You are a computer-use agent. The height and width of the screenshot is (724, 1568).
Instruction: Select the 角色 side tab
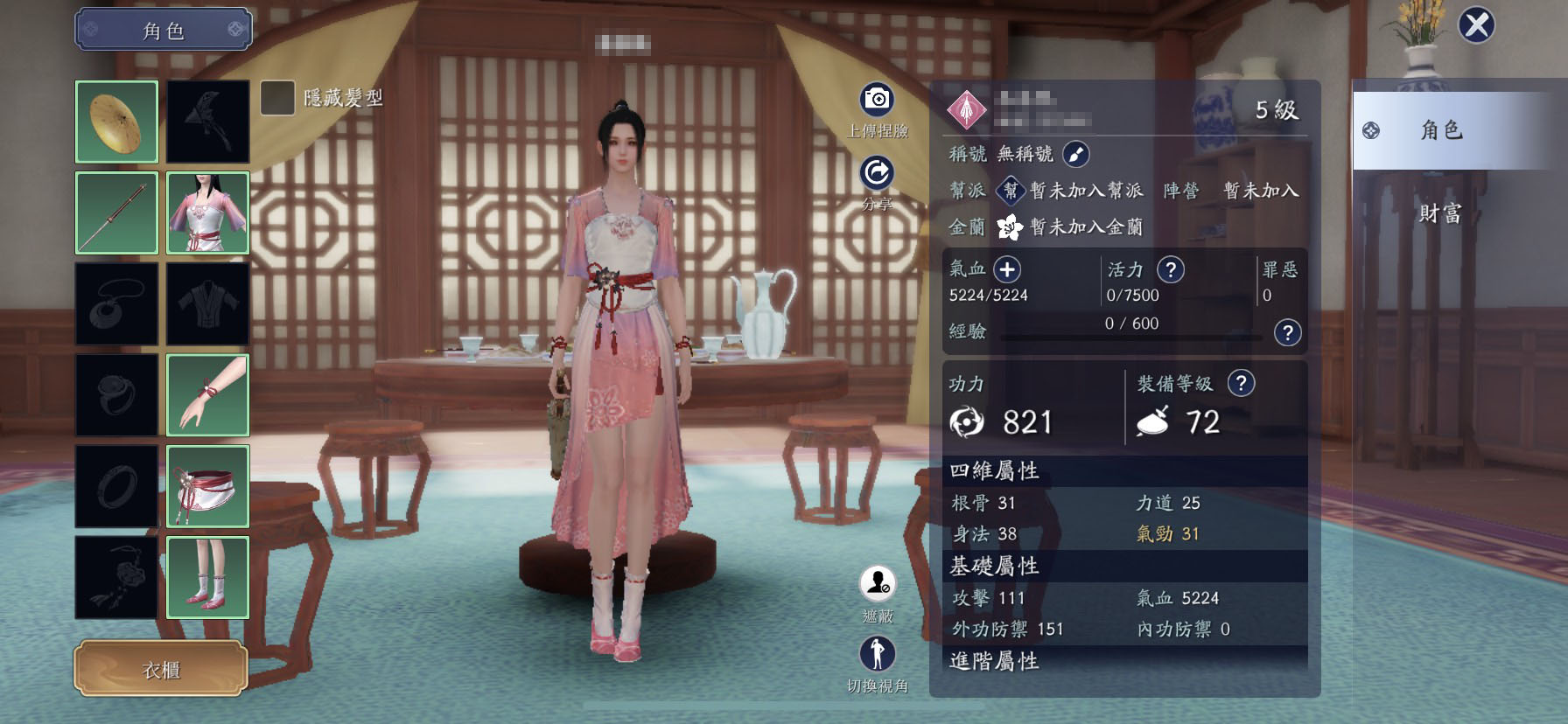pyautogui.click(x=1439, y=130)
